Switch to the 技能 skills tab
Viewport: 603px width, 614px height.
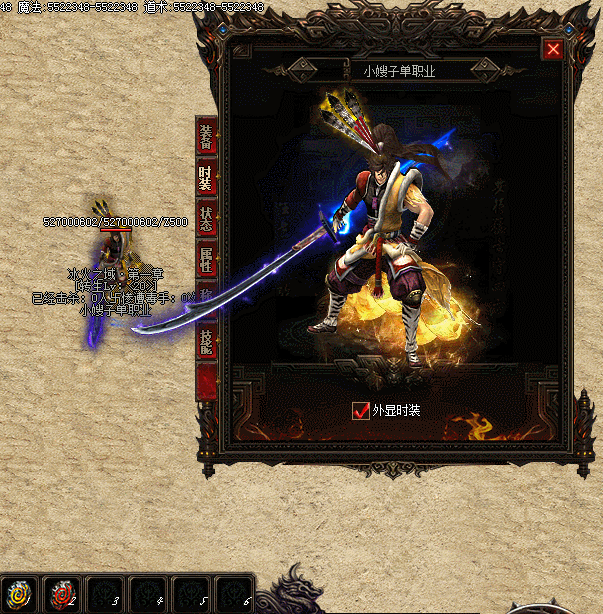click(205, 341)
